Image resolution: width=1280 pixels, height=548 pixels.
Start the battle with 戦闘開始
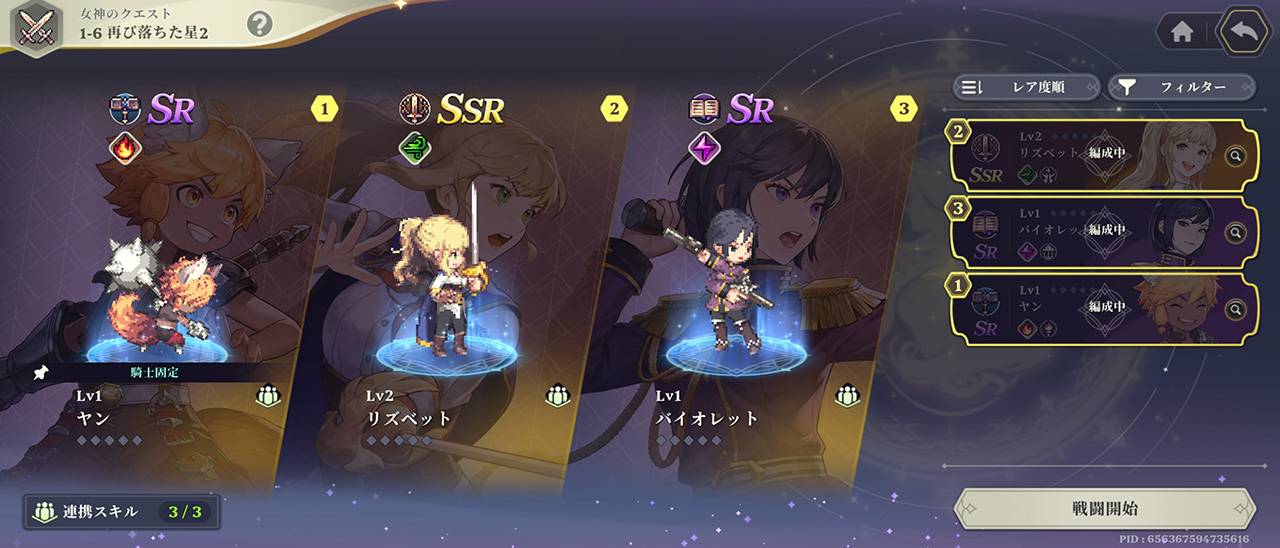(x=1104, y=508)
